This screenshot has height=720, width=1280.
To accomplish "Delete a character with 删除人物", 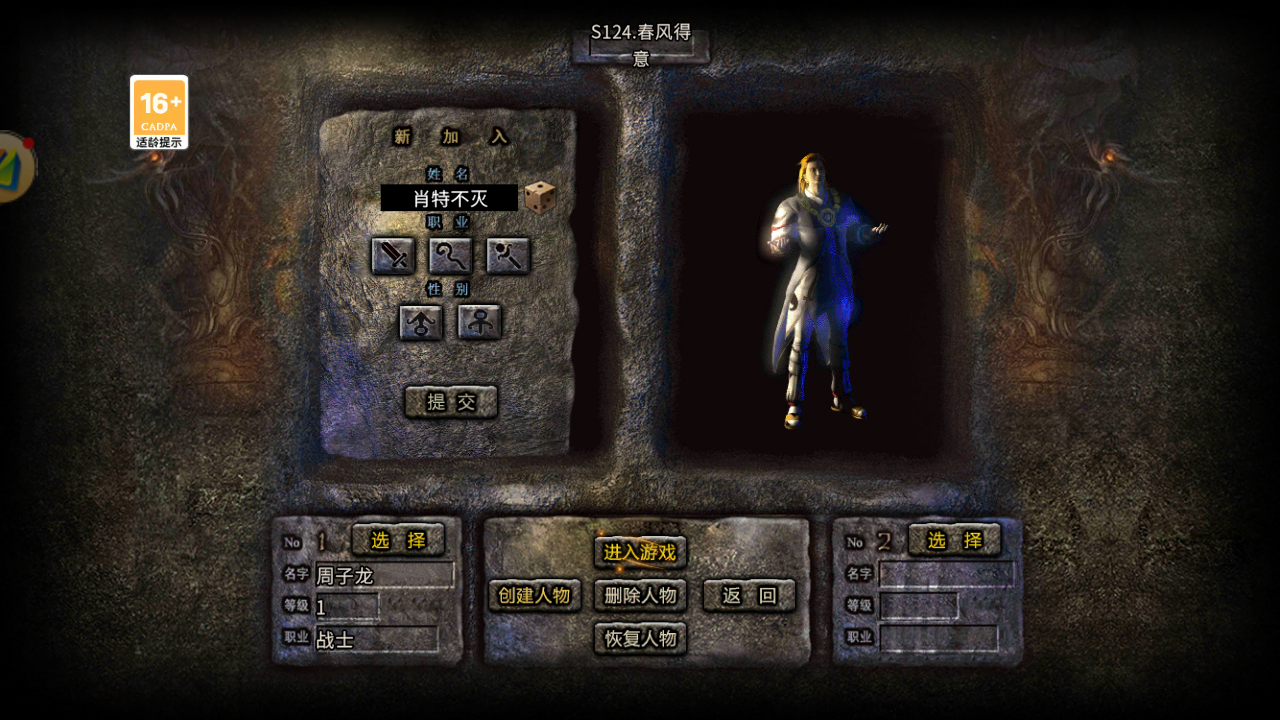I will [640, 595].
